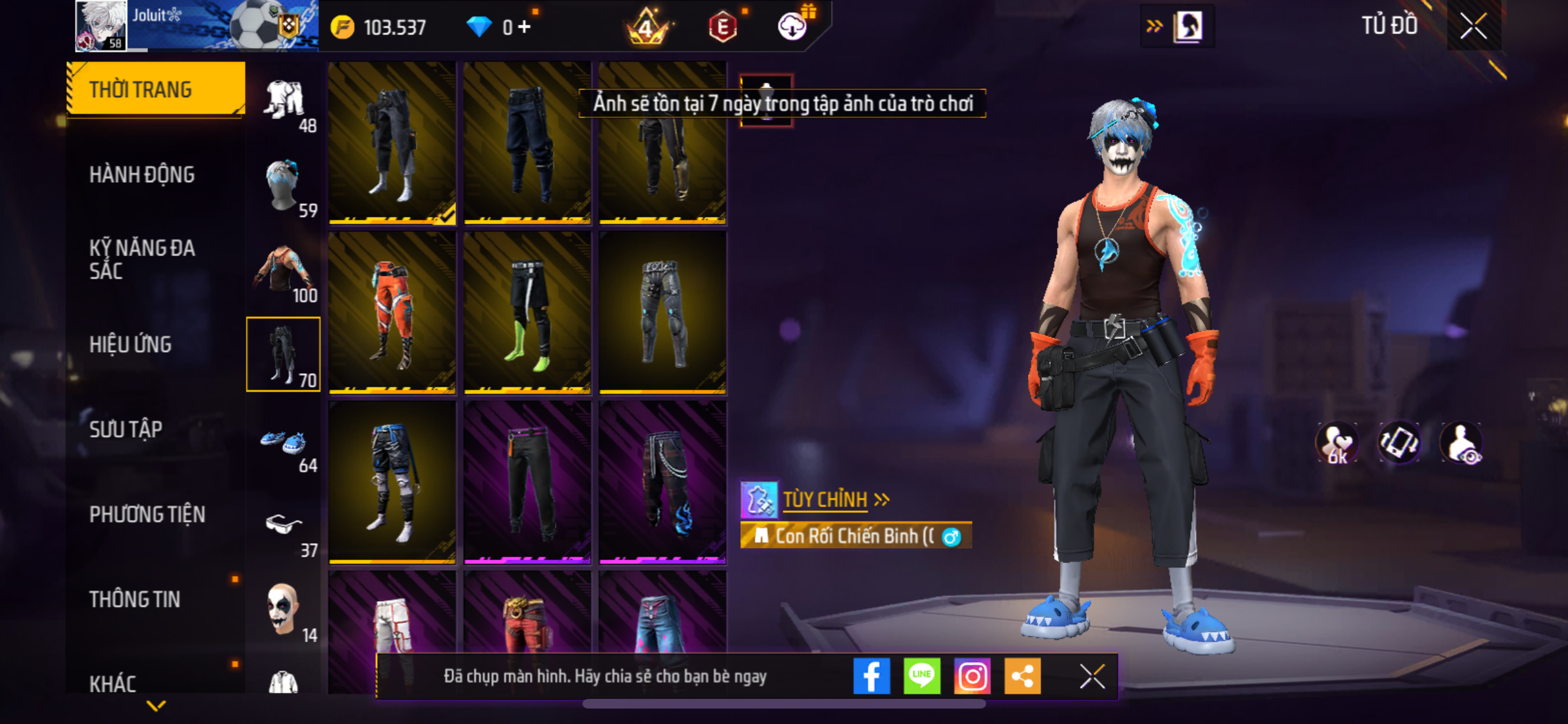
Task: Open Tùy Chỉnh customization
Action: 825,499
